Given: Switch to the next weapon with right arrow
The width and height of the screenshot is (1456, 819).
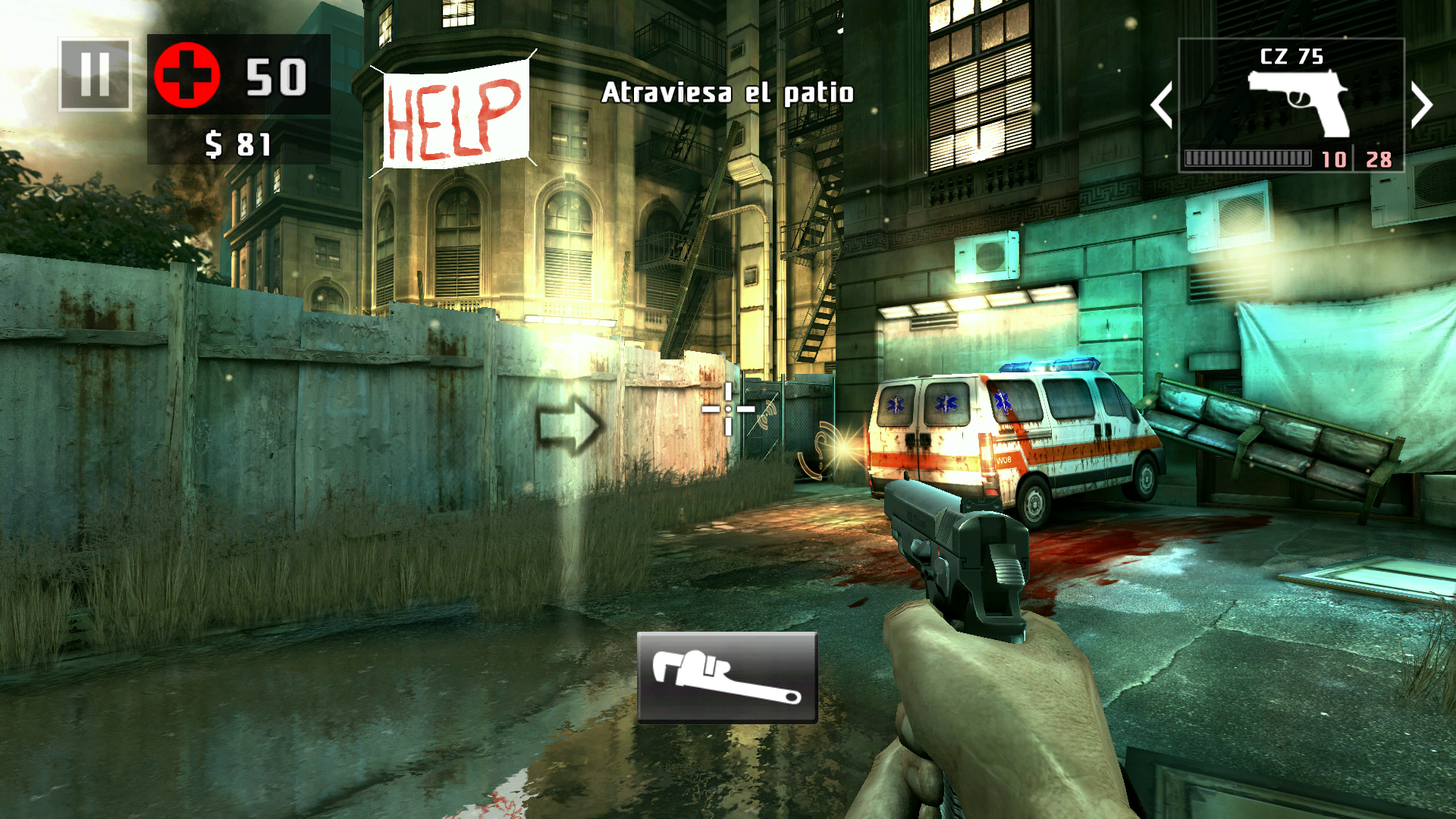Looking at the screenshot, I should [x=1421, y=105].
